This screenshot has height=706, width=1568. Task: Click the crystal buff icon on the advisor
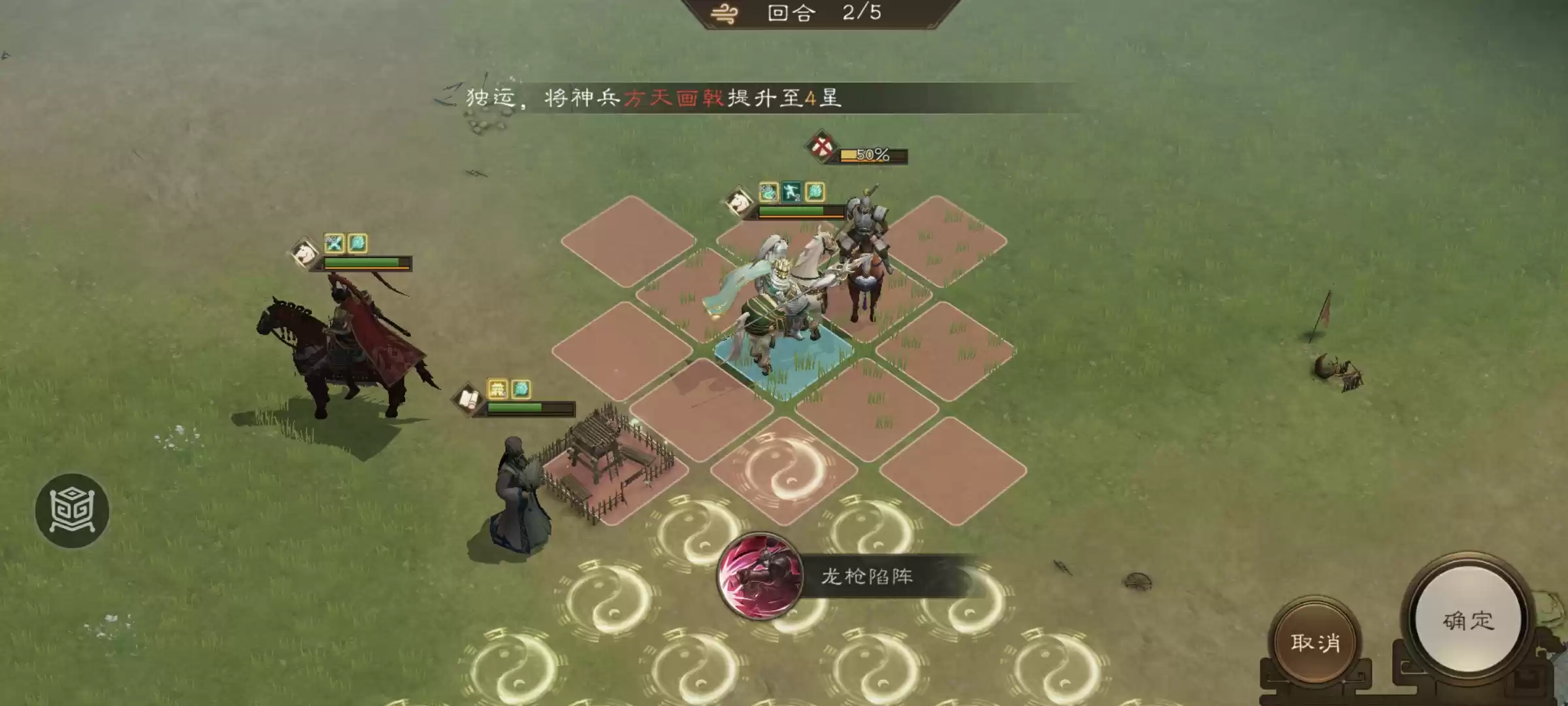point(521,390)
